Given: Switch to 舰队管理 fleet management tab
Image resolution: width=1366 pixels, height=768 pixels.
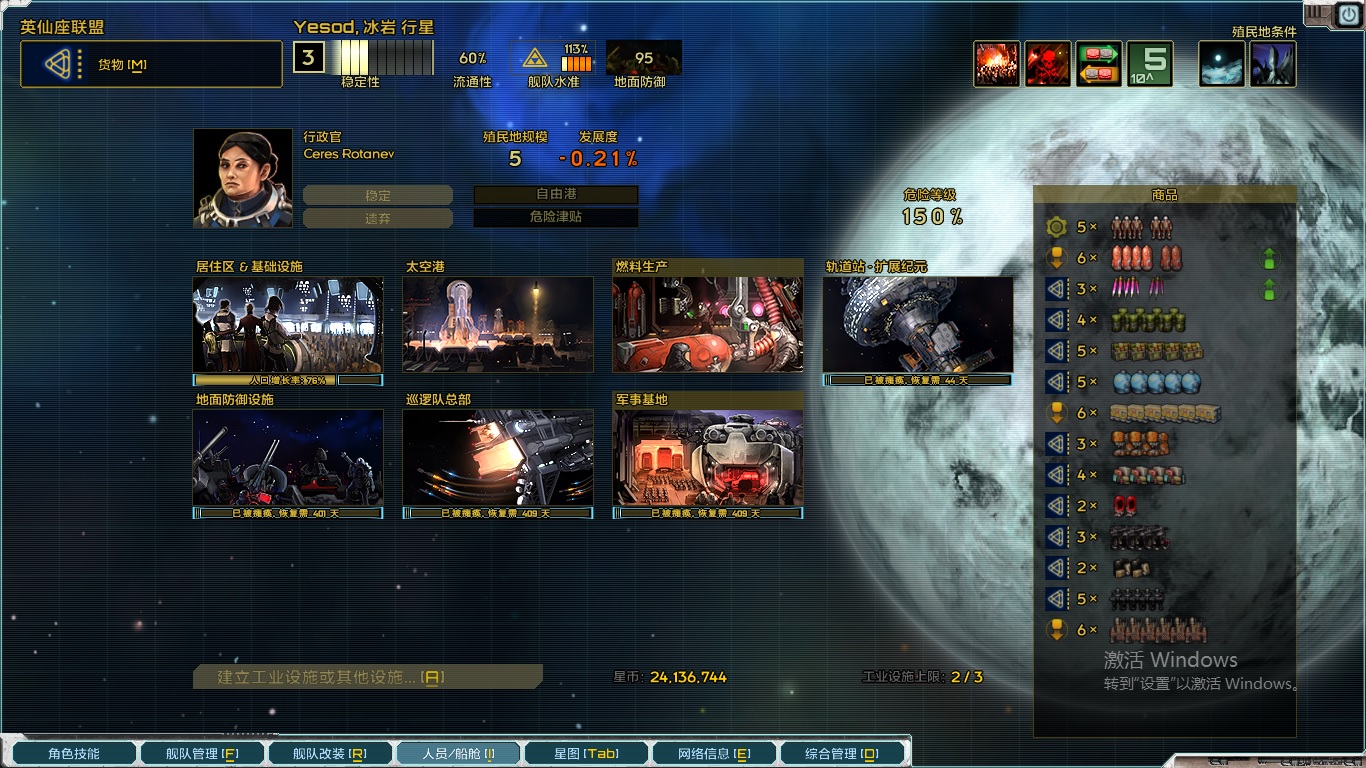Looking at the screenshot, I should click(x=202, y=753).
